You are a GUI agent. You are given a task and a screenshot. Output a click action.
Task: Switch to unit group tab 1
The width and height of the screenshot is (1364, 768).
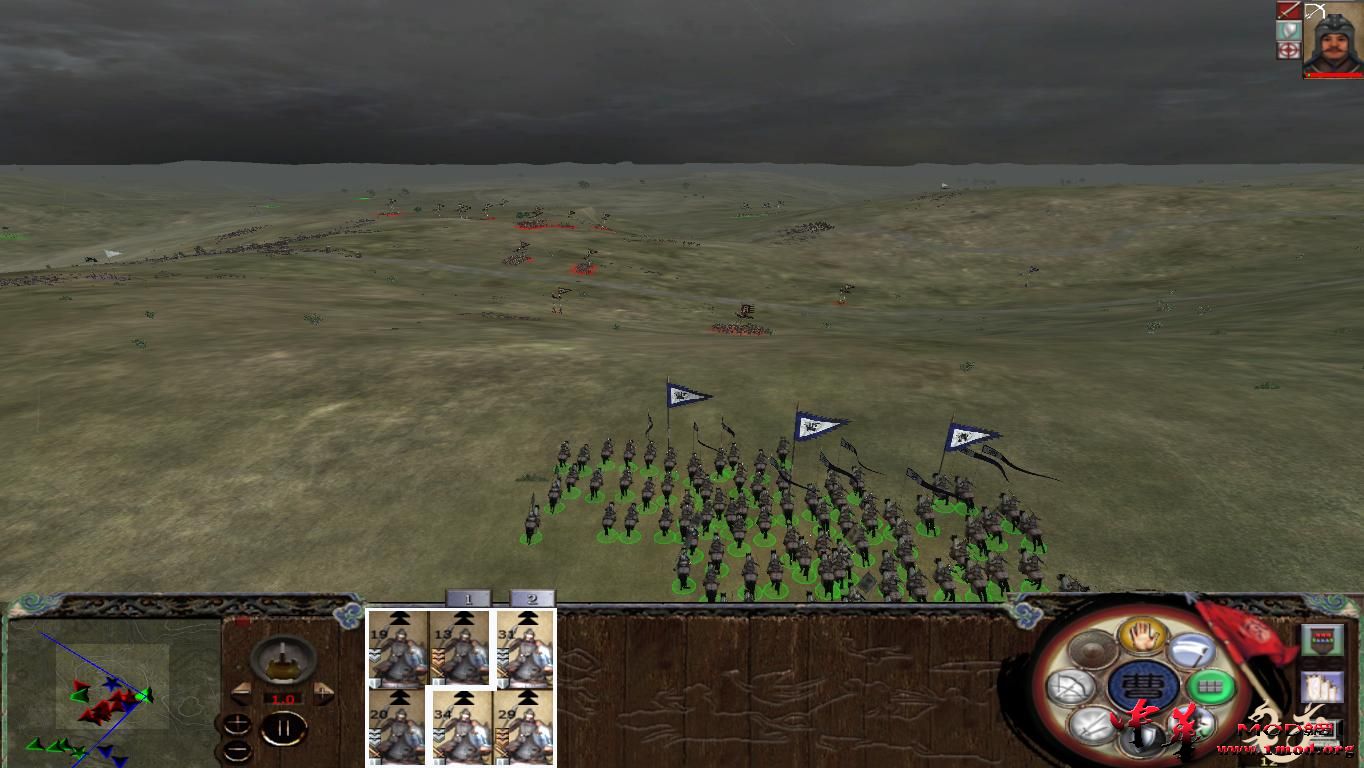point(468,597)
